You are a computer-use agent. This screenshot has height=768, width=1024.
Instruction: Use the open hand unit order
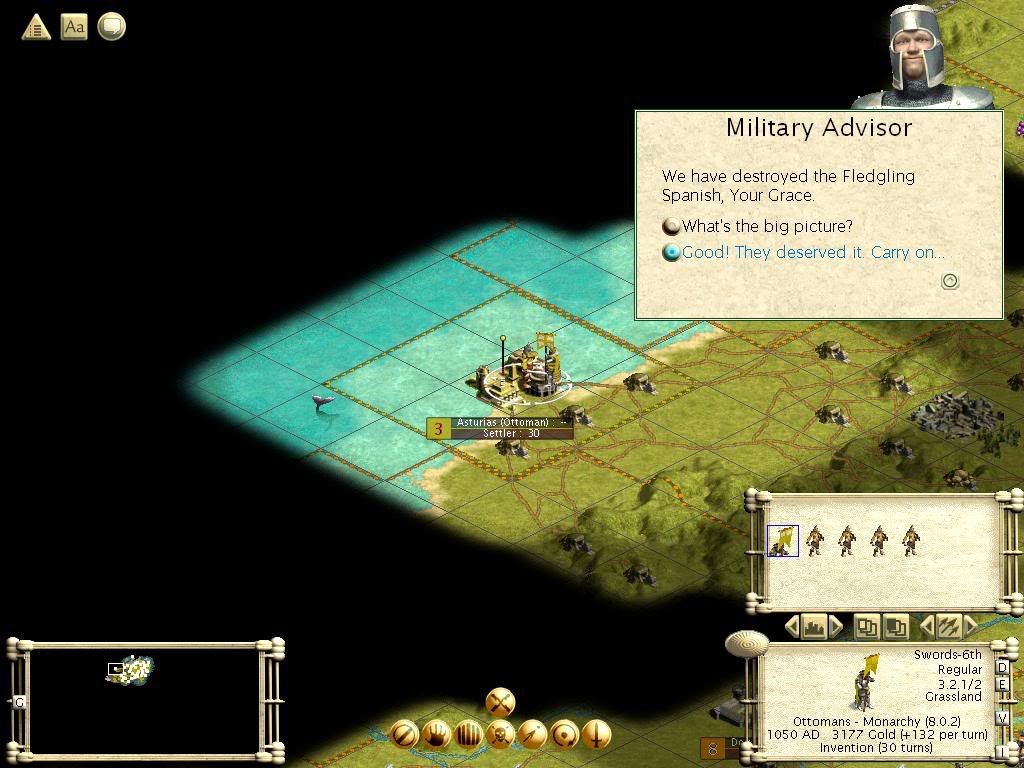(436, 735)
